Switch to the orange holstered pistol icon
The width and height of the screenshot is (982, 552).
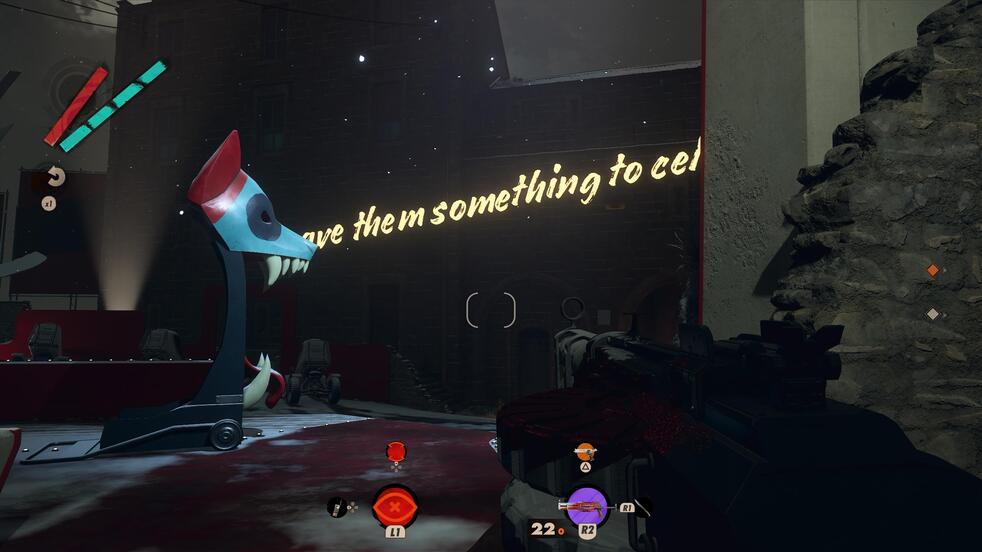(x=585, y=452)
